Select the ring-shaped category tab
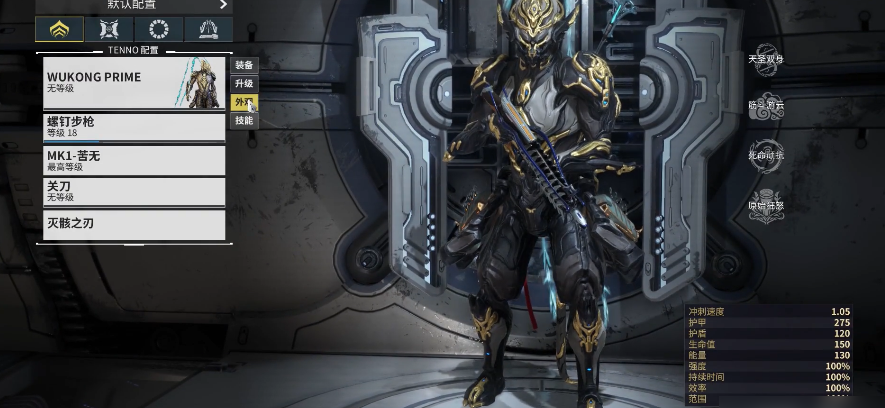The width and height of the screenshot is (885, 408). tap(158, 29)
